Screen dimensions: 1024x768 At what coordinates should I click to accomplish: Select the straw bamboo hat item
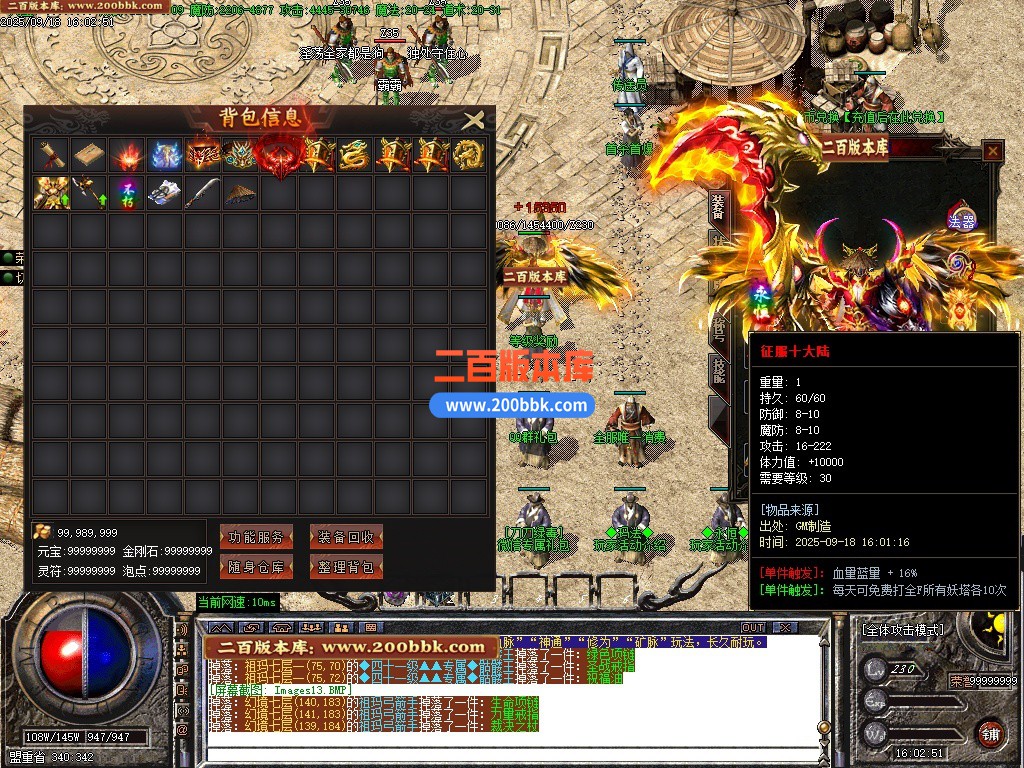tap(240, 192)
